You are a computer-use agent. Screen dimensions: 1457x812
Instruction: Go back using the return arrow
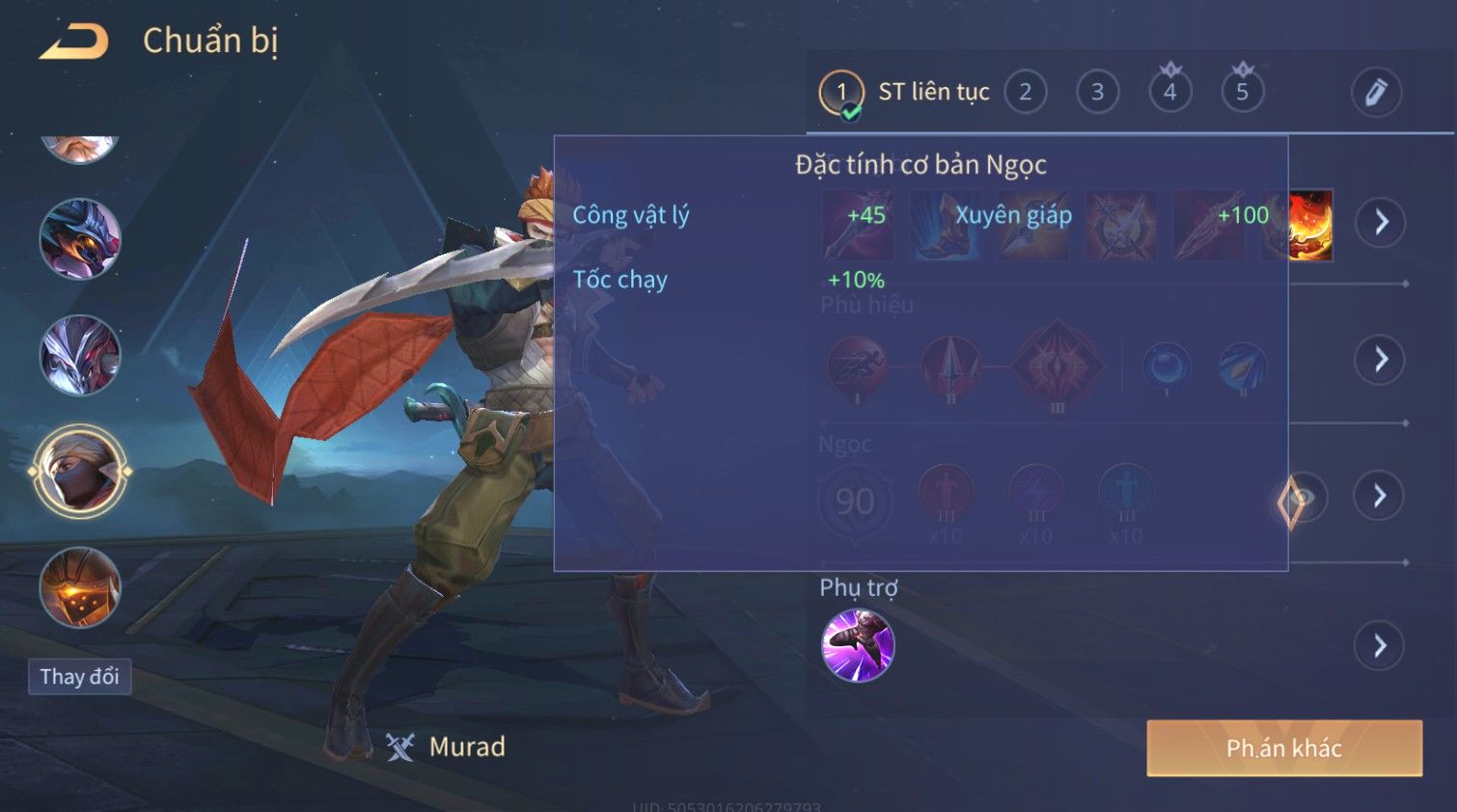pos(74,41)
